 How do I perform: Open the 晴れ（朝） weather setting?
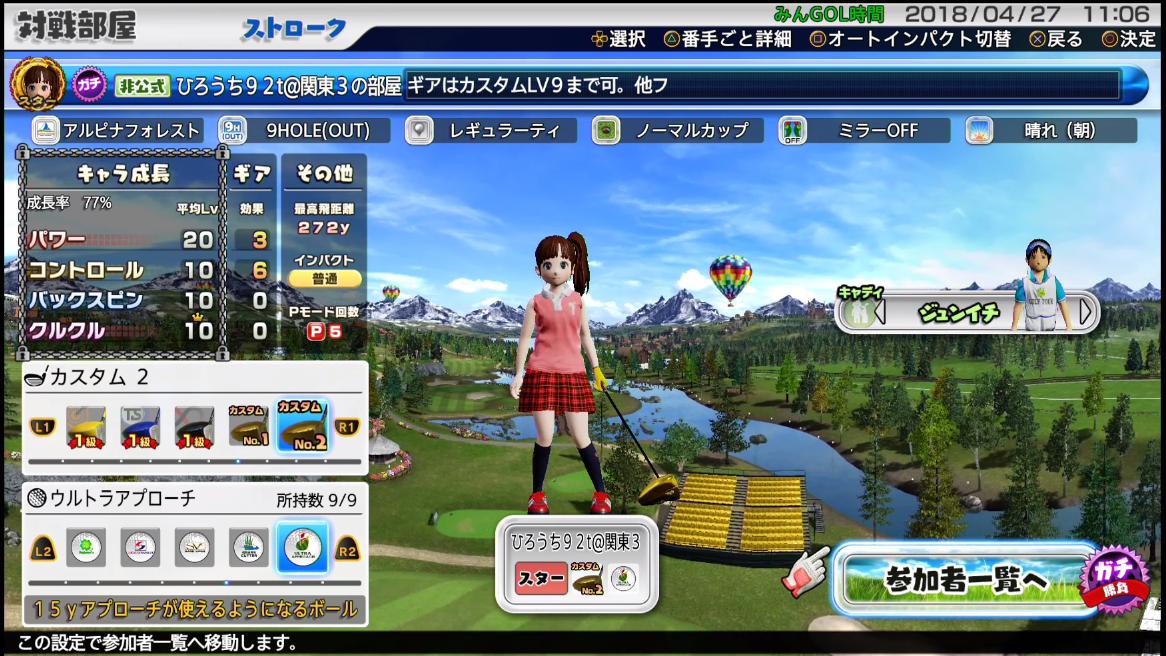point(1051,131)
